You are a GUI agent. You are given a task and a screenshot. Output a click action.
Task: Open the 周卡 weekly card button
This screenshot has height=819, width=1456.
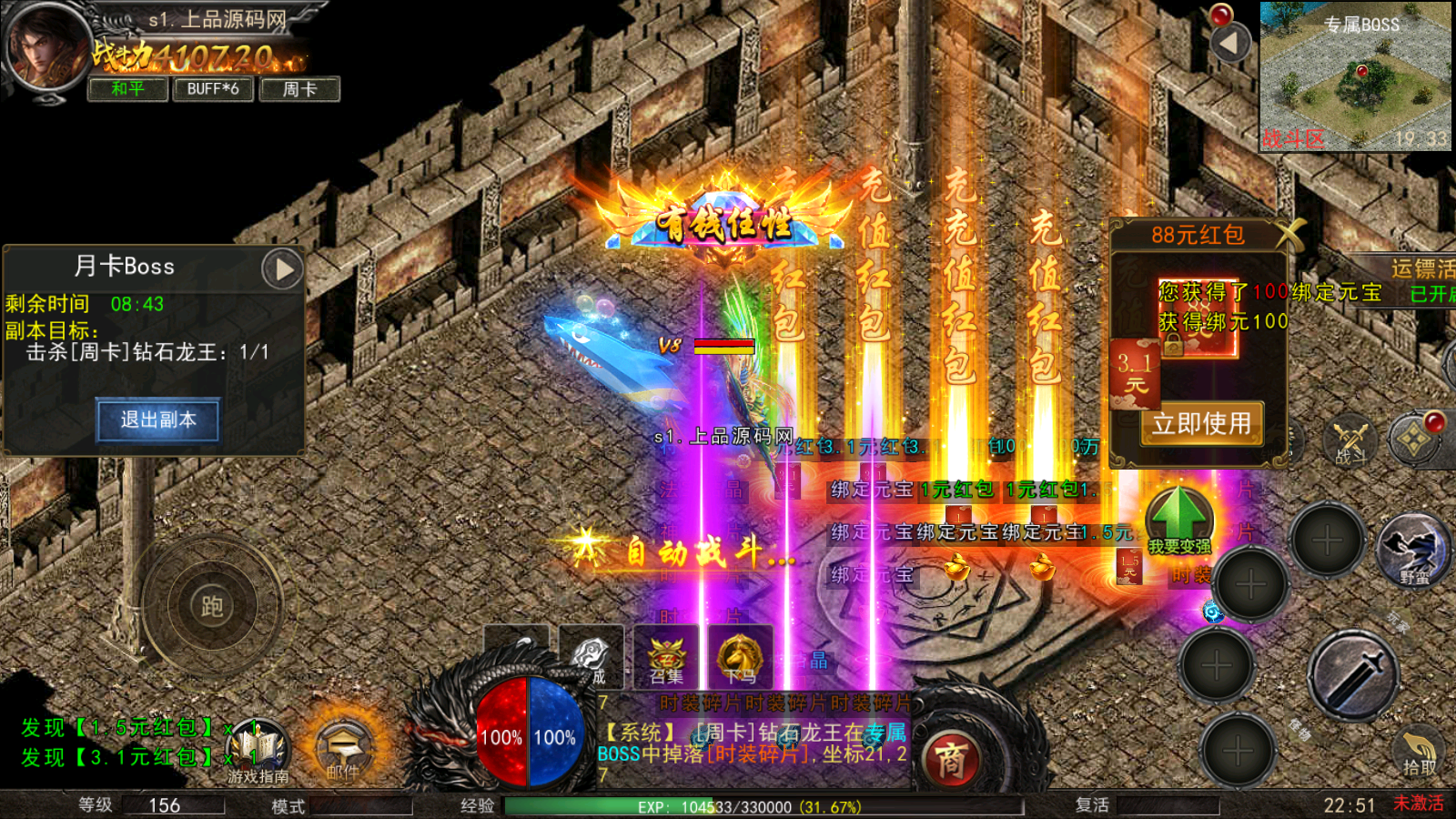coord(299,89)
